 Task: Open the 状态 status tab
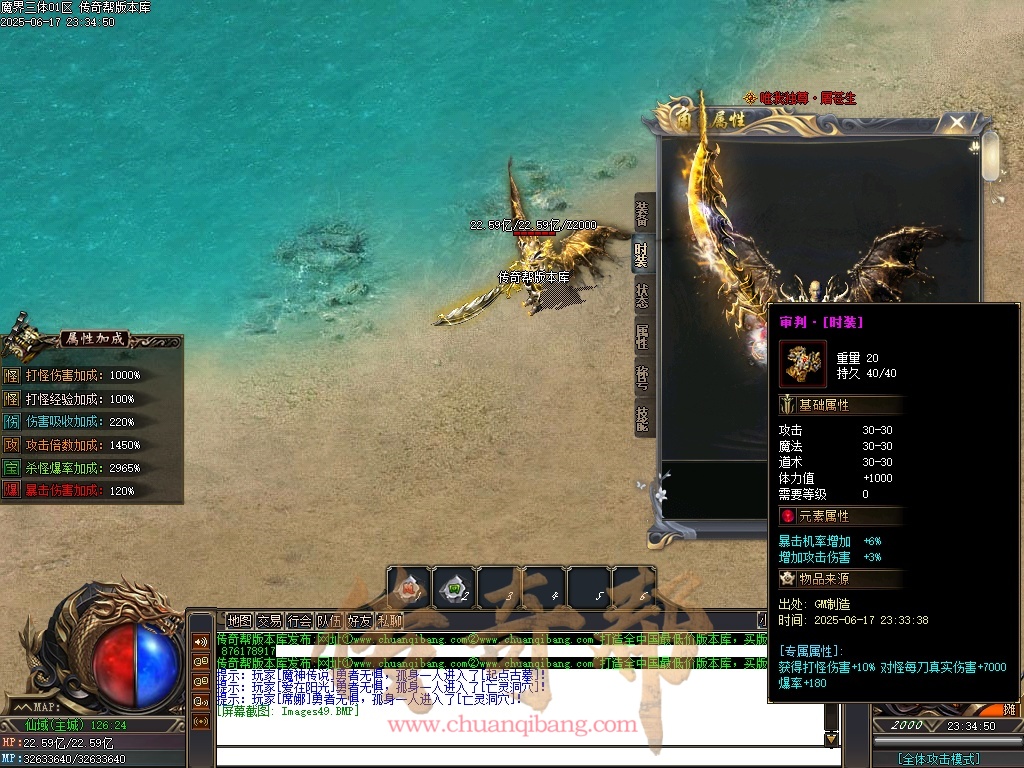coord(643,296)
